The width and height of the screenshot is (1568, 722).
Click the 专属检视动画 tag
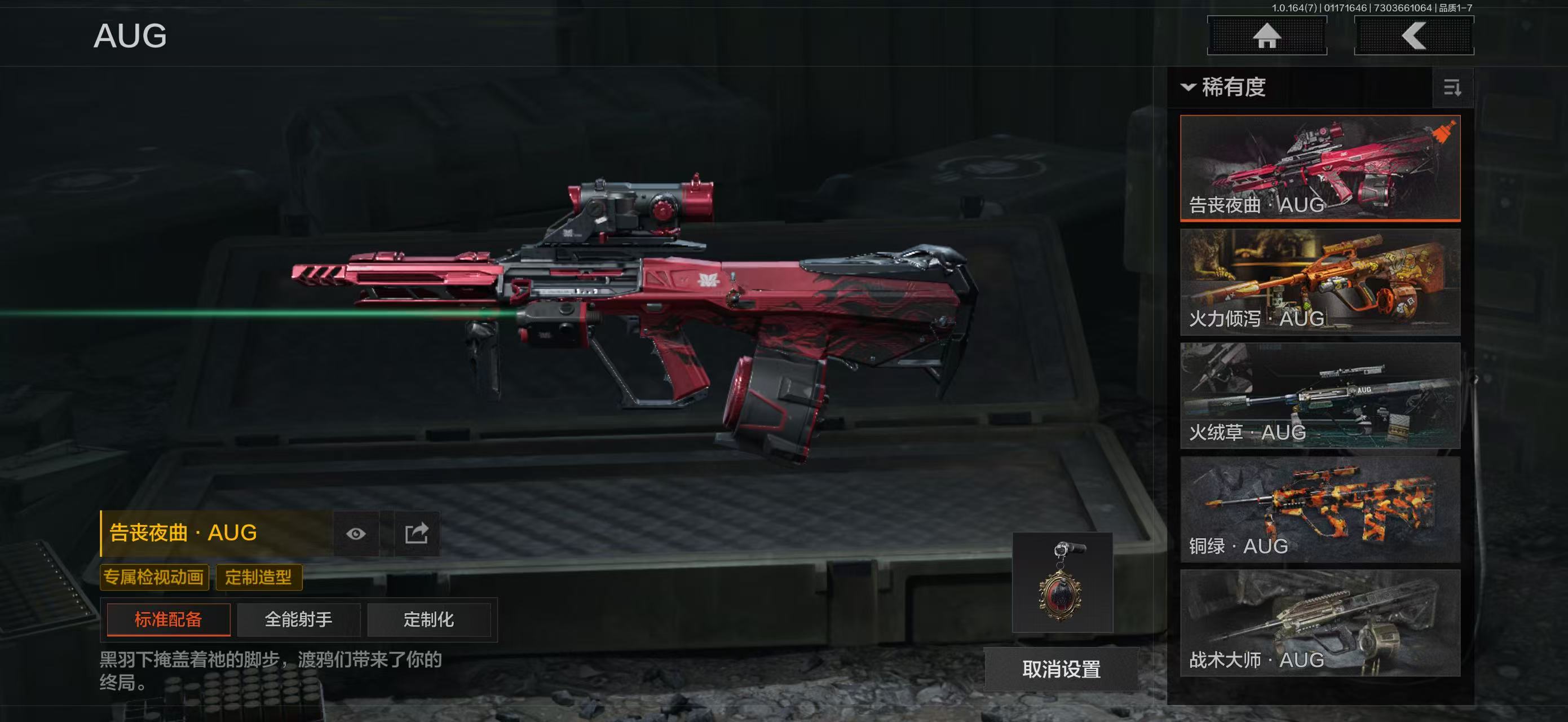pyautogui.click(x=154, y=577)
